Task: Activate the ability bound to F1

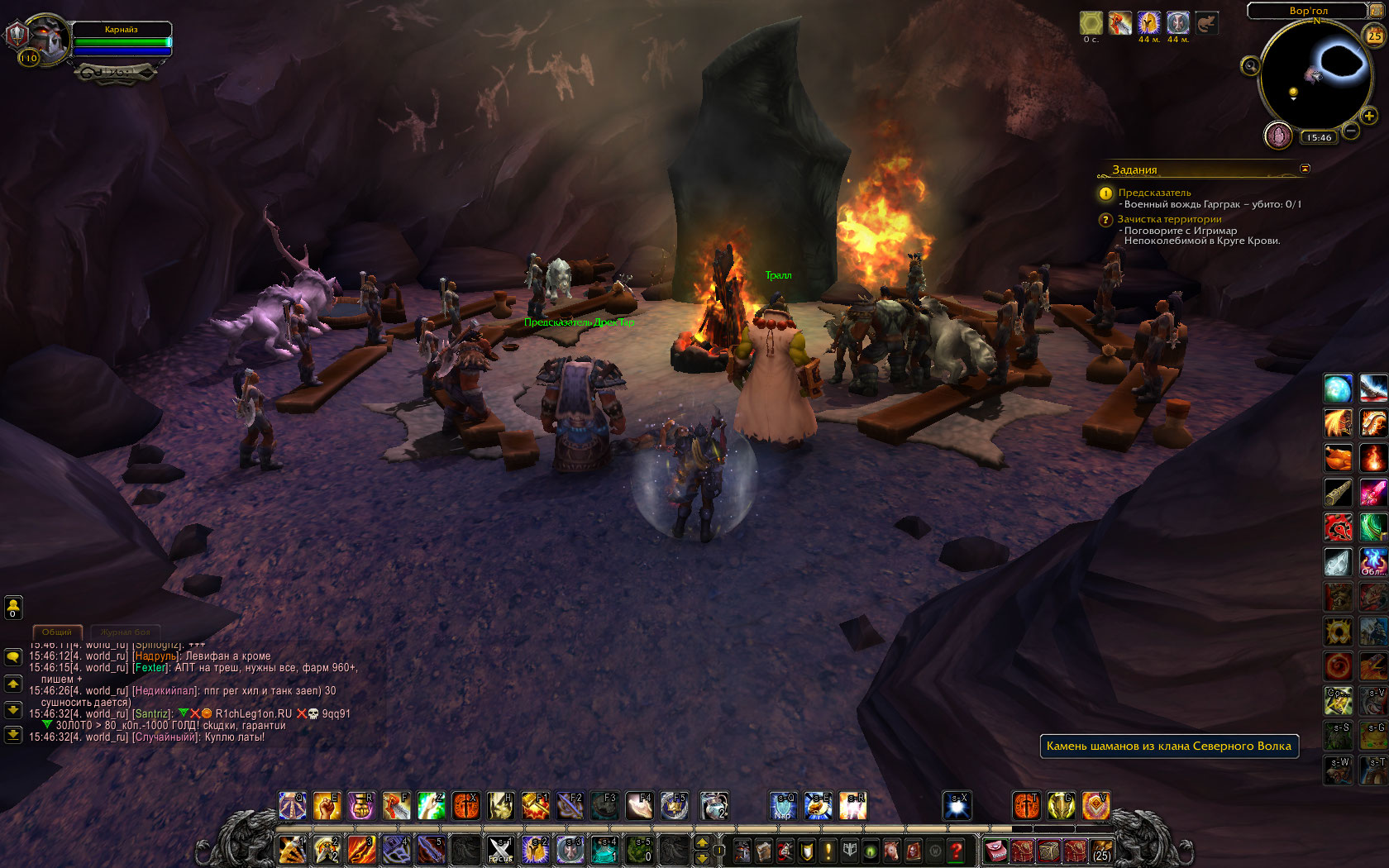Action: pos(535,805)
